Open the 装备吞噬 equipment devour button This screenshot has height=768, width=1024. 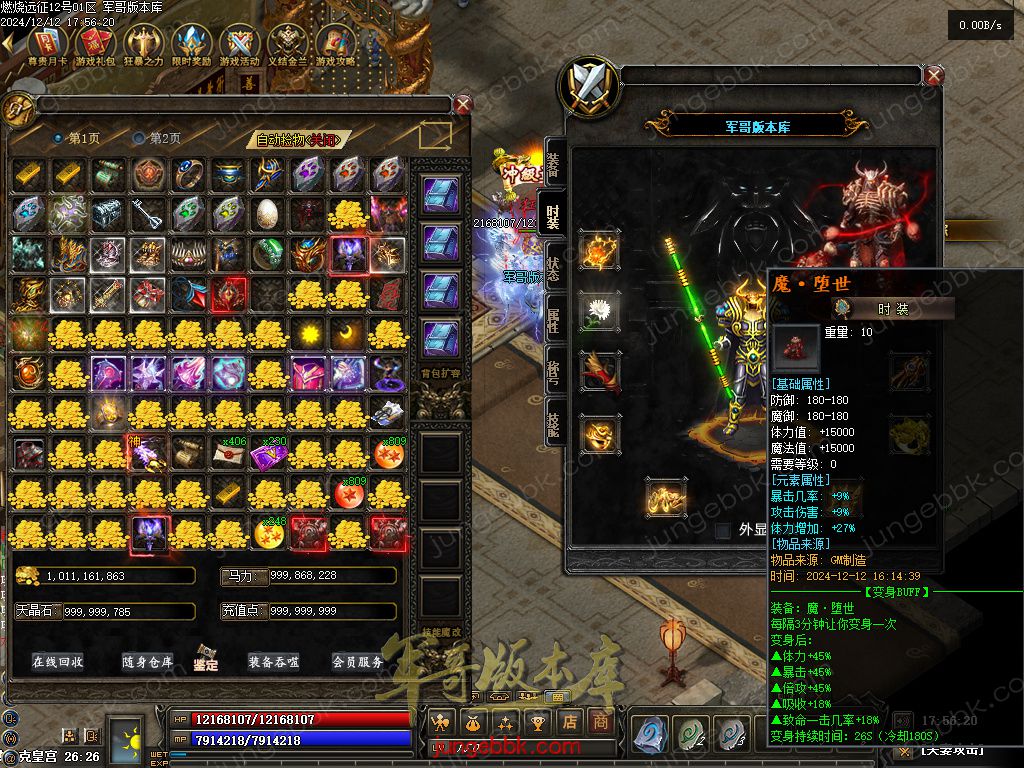coord(274,662)
